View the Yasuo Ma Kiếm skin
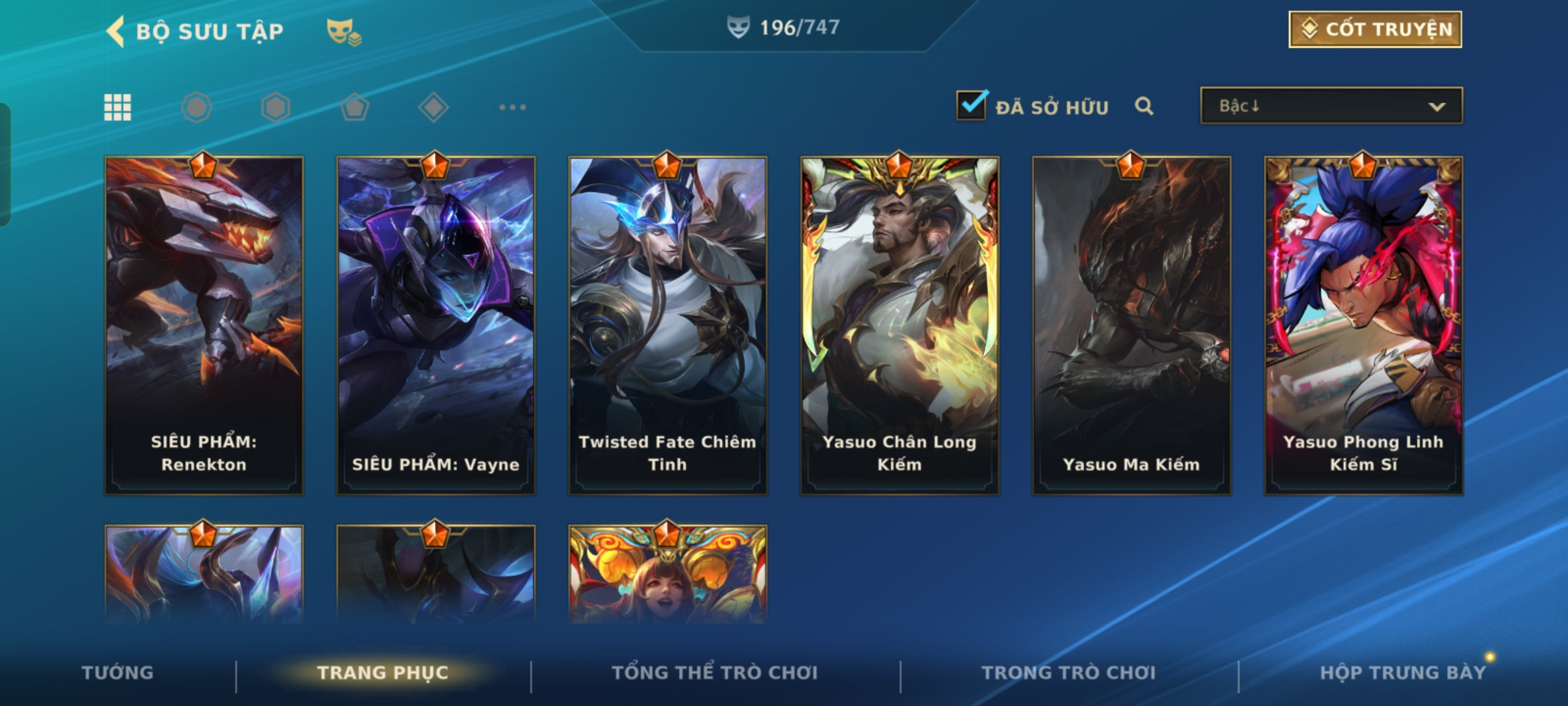This screenshot has height=706, width=1568. [1132, 326]
